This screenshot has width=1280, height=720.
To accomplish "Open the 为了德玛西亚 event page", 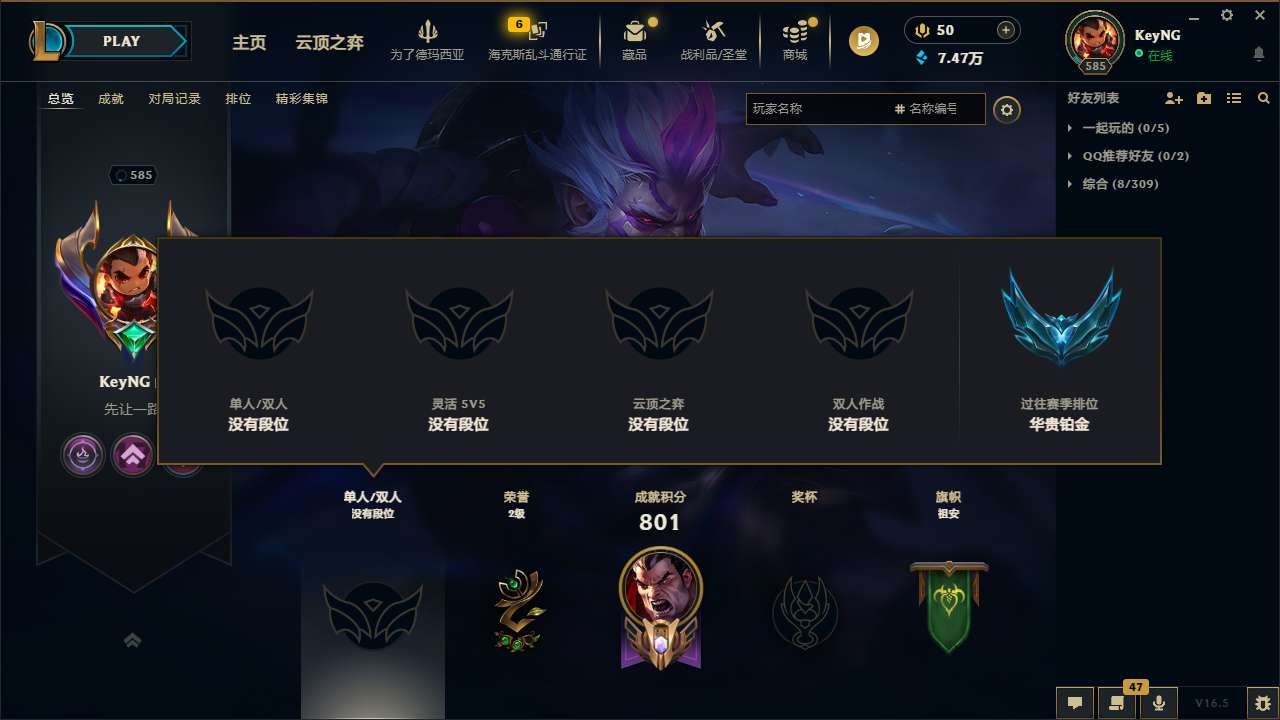I will click(428, 40).
